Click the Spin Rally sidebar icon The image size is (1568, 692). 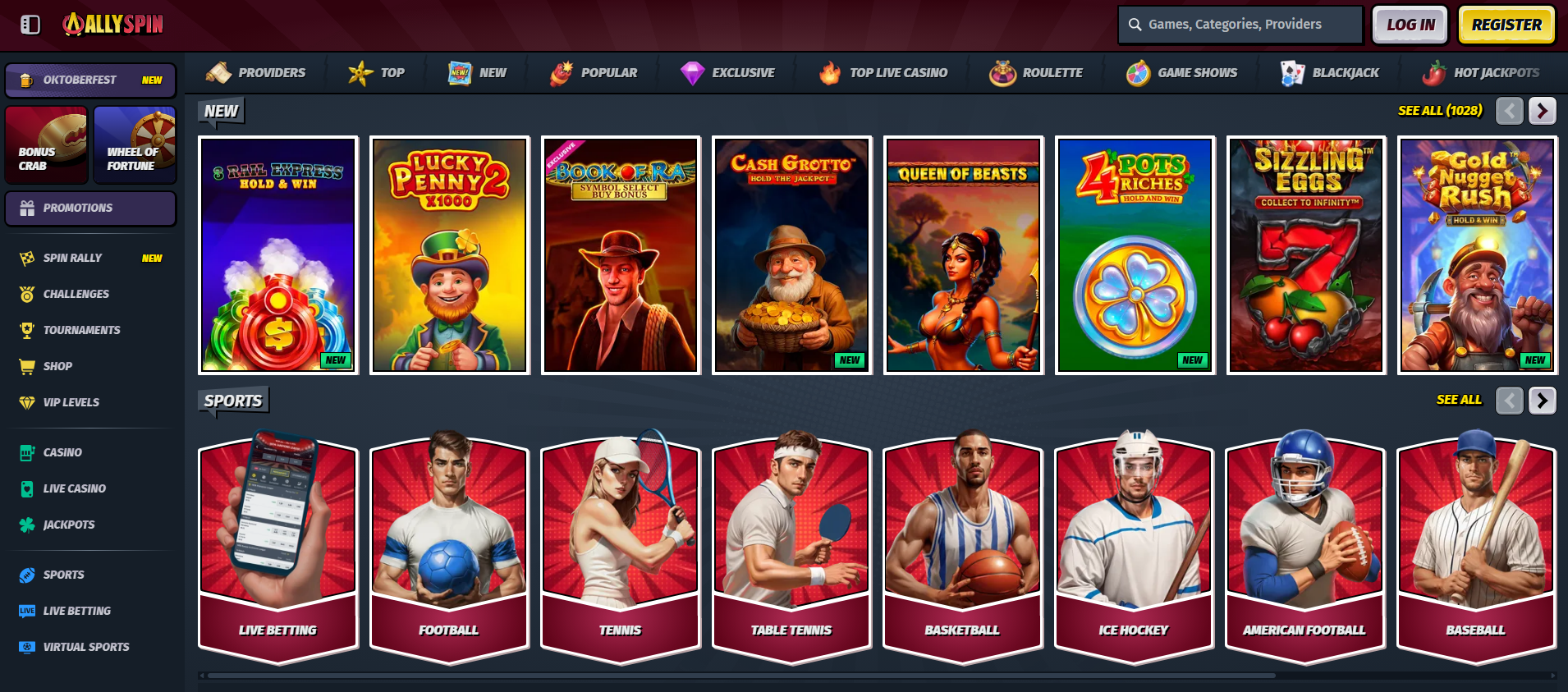pyautogui.click(x=25, y=257)
